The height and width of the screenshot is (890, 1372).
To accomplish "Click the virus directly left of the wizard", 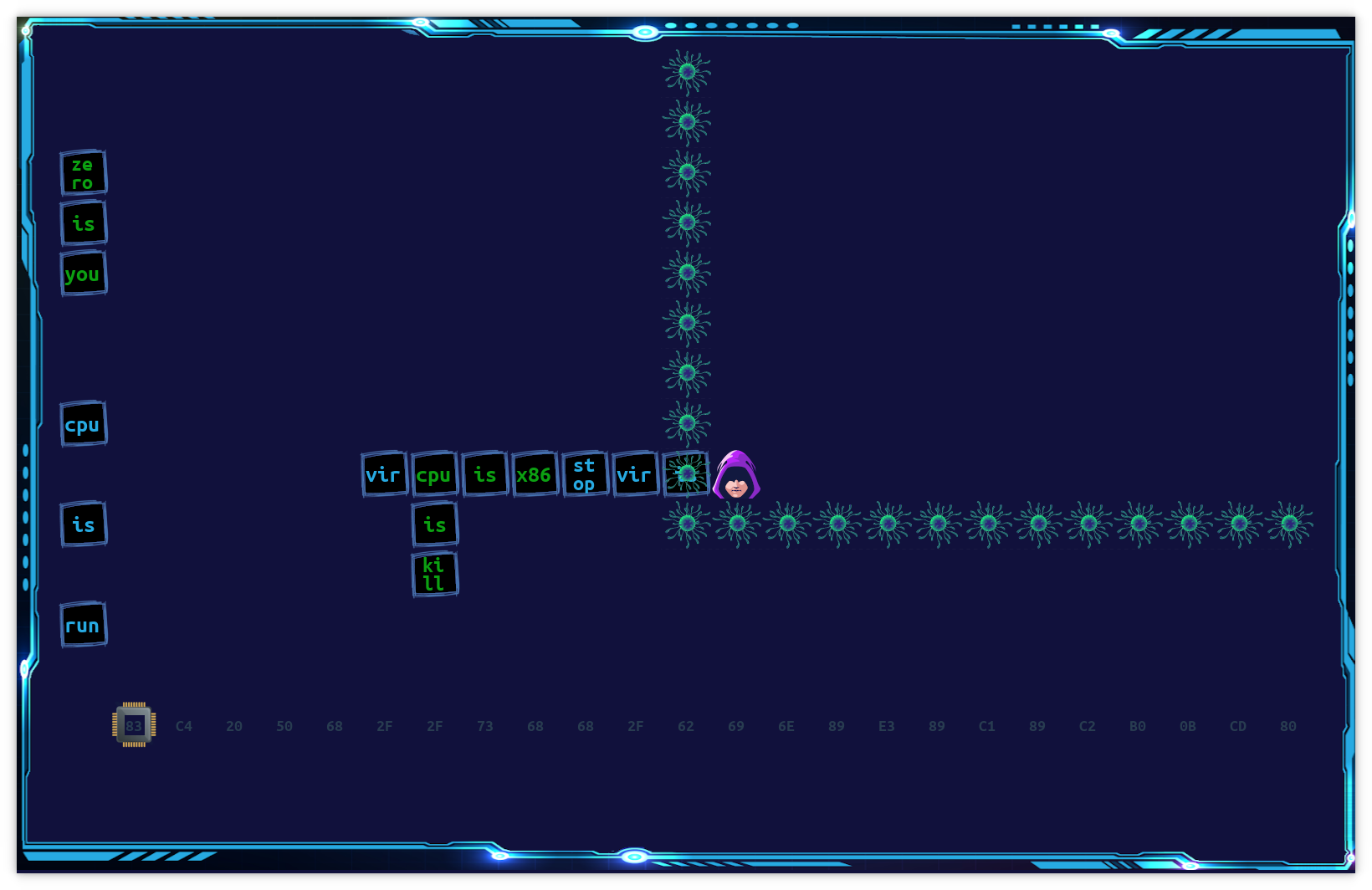I will (686, 474).
